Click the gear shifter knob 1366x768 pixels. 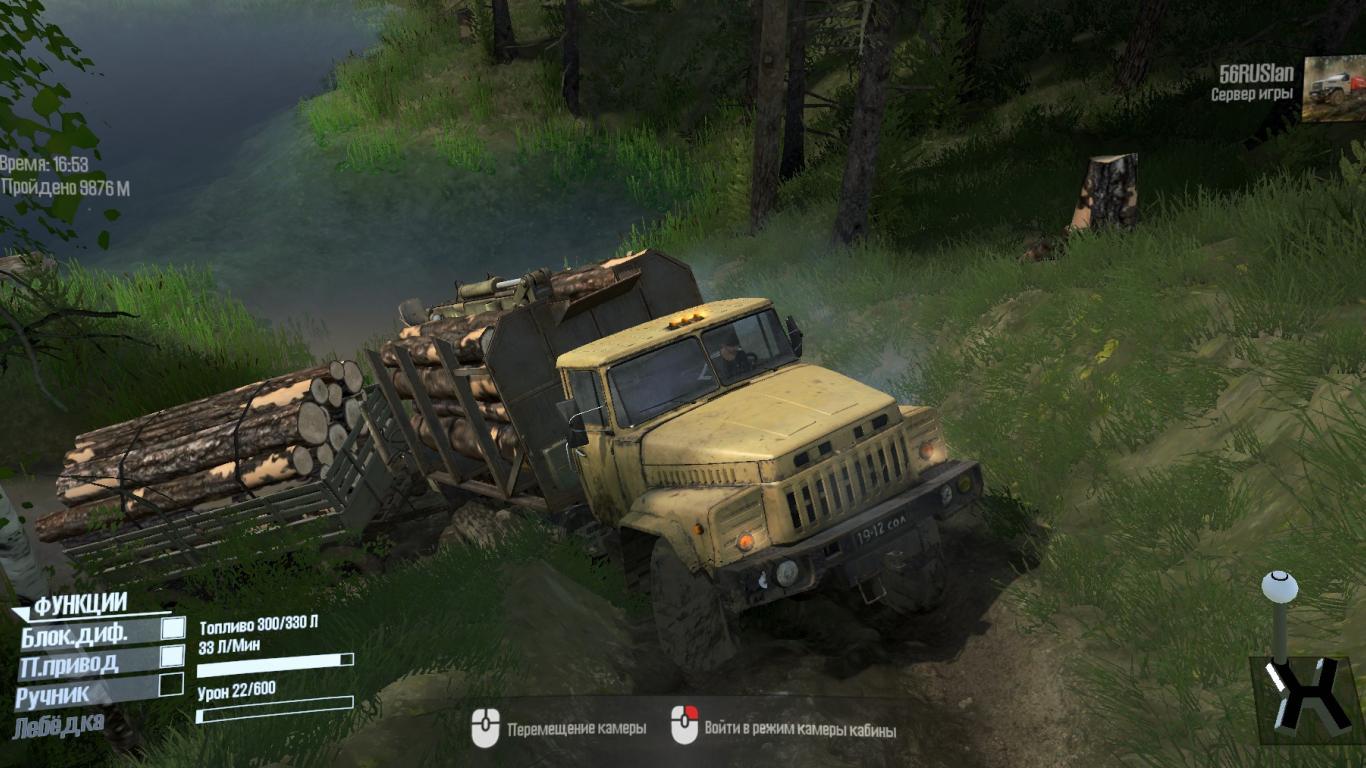(x=1278, y=586)
